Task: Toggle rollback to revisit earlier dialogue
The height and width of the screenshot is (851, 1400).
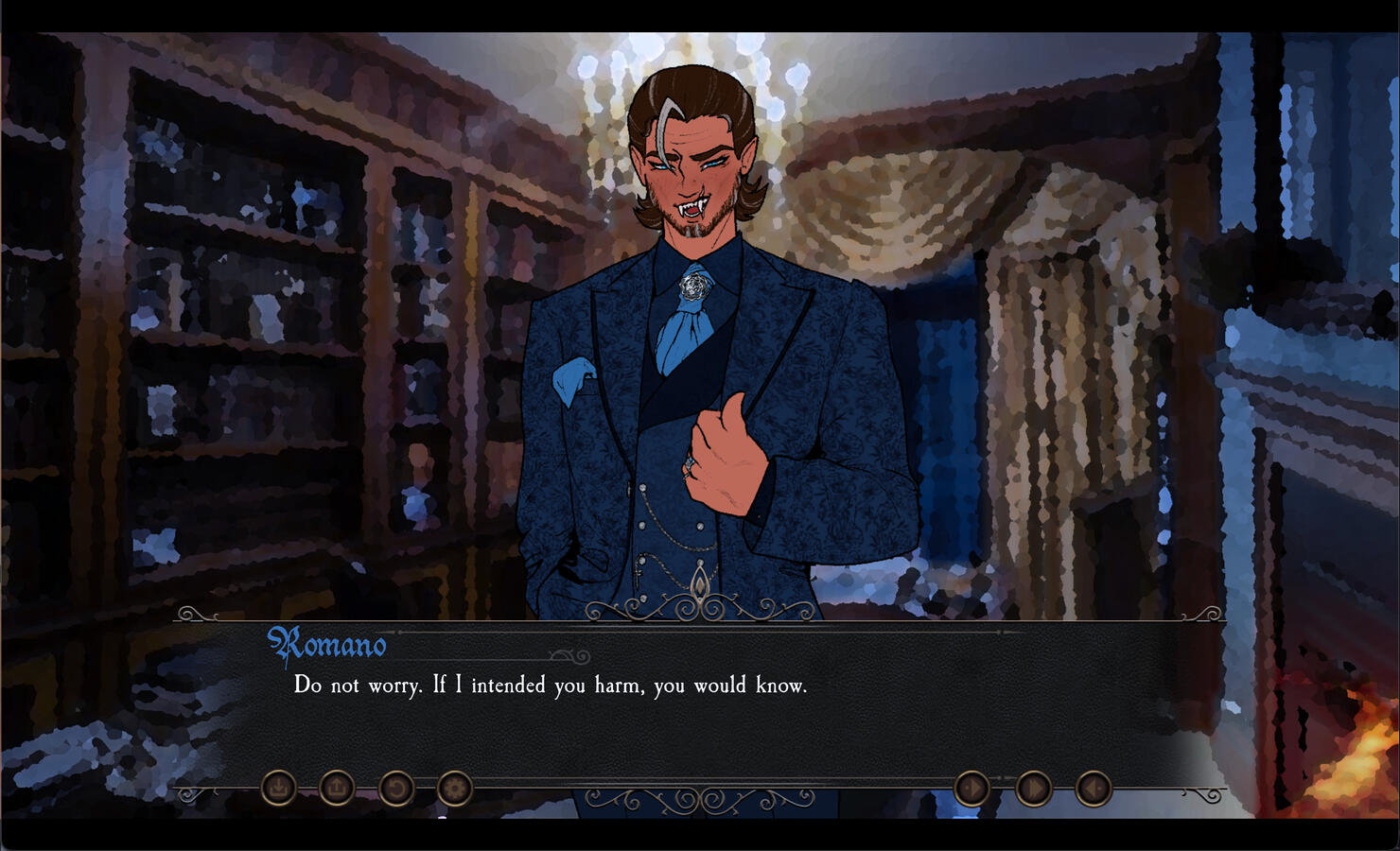Action: coord(397,786)
